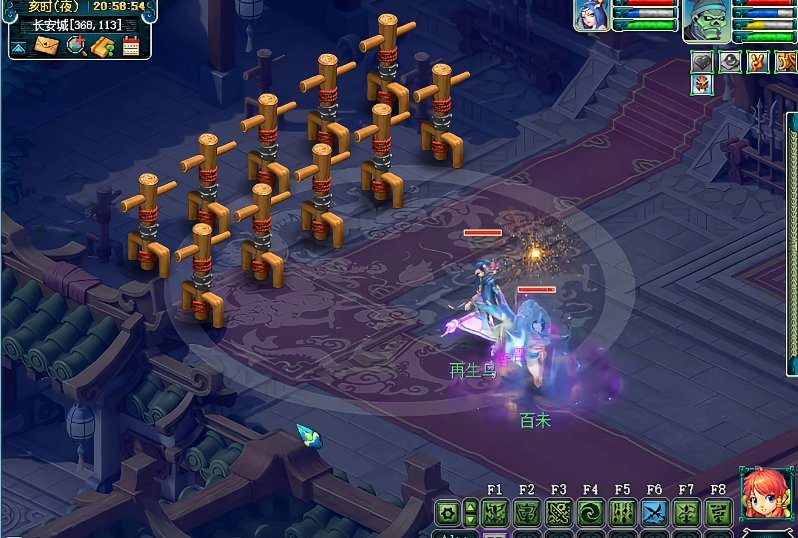Open the world map magnifier icon
Viewport: 798px width, 538px height.
(76, 45)
